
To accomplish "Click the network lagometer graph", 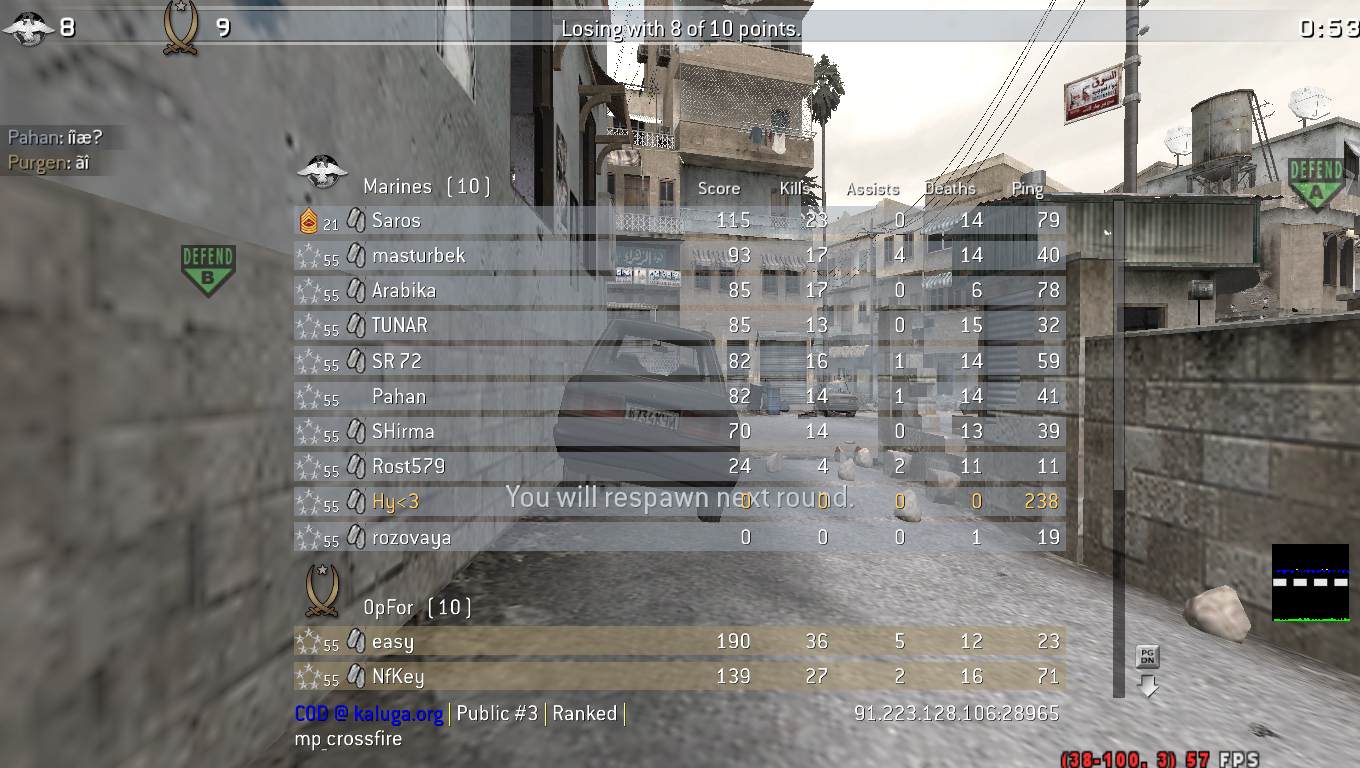I will pos(1310,581).
